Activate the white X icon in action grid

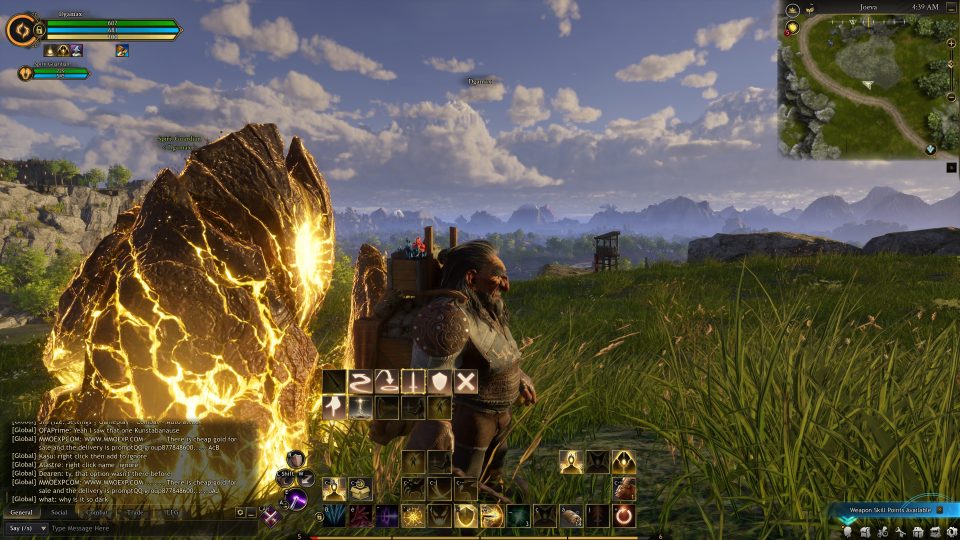tap(466, 380)
